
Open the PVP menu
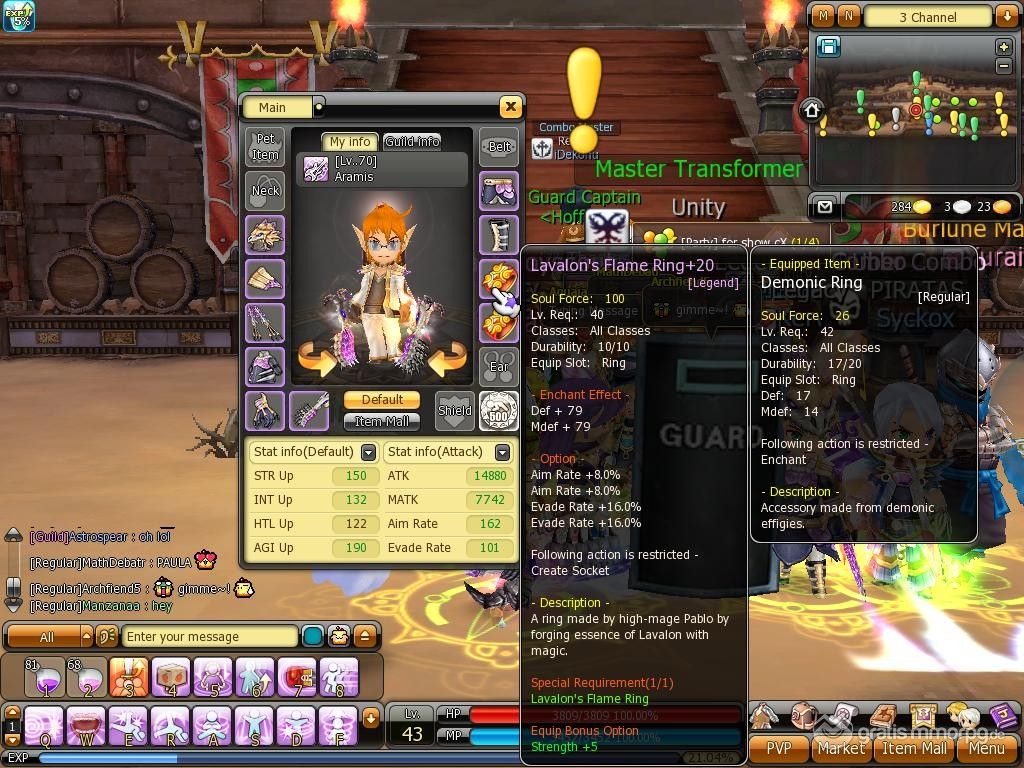(x=778, y=747)
